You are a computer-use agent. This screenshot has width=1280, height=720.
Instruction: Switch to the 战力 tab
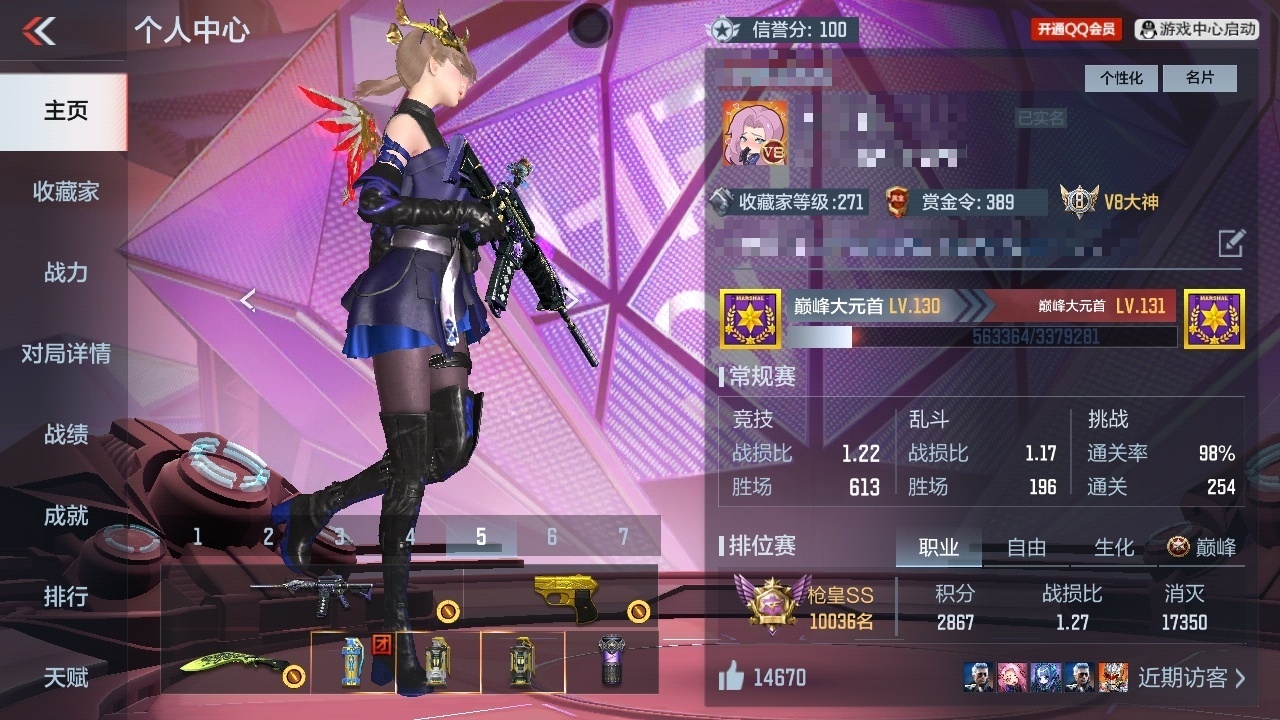[65, 272]
